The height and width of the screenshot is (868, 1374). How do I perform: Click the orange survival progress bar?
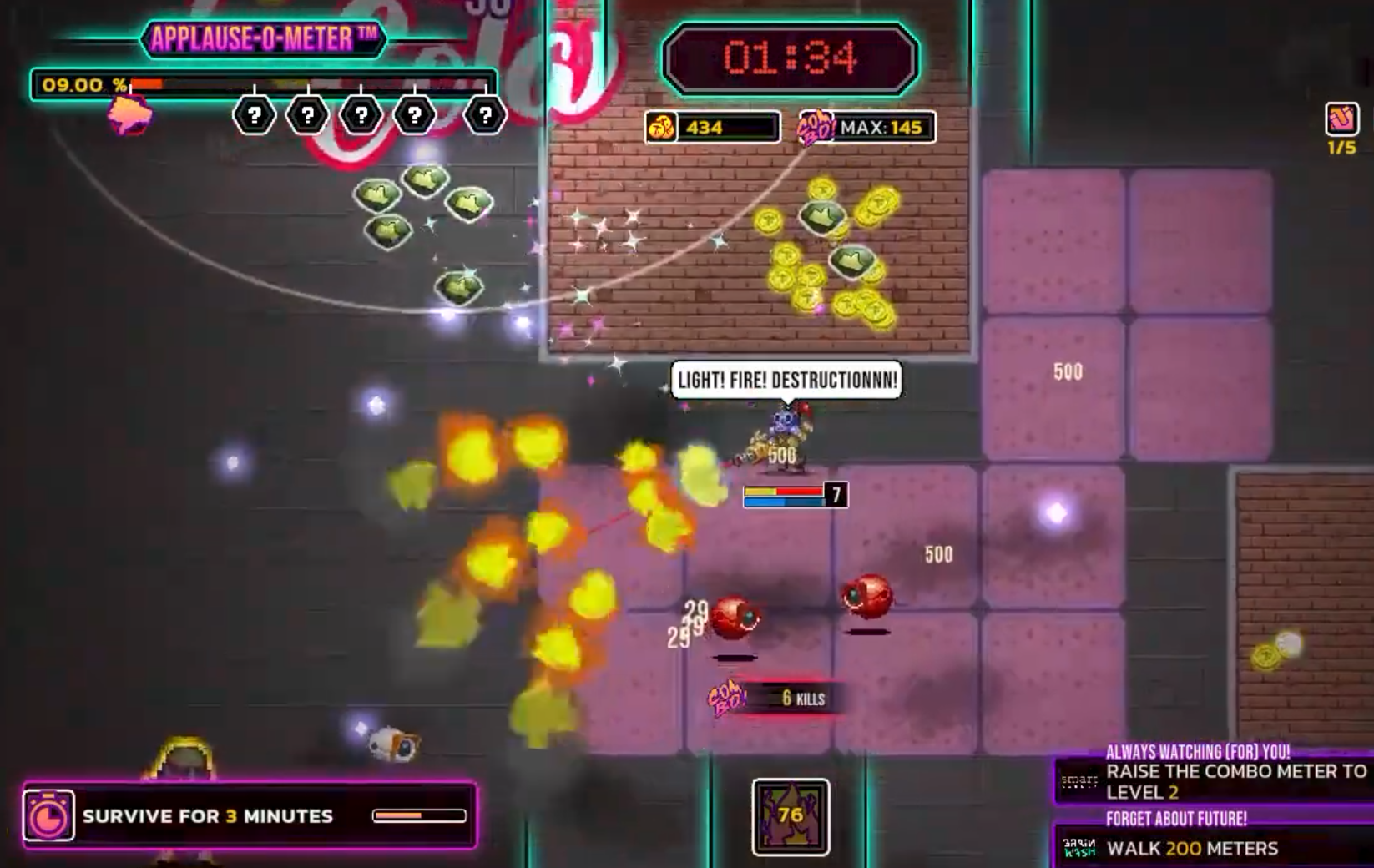pos(418,815)
